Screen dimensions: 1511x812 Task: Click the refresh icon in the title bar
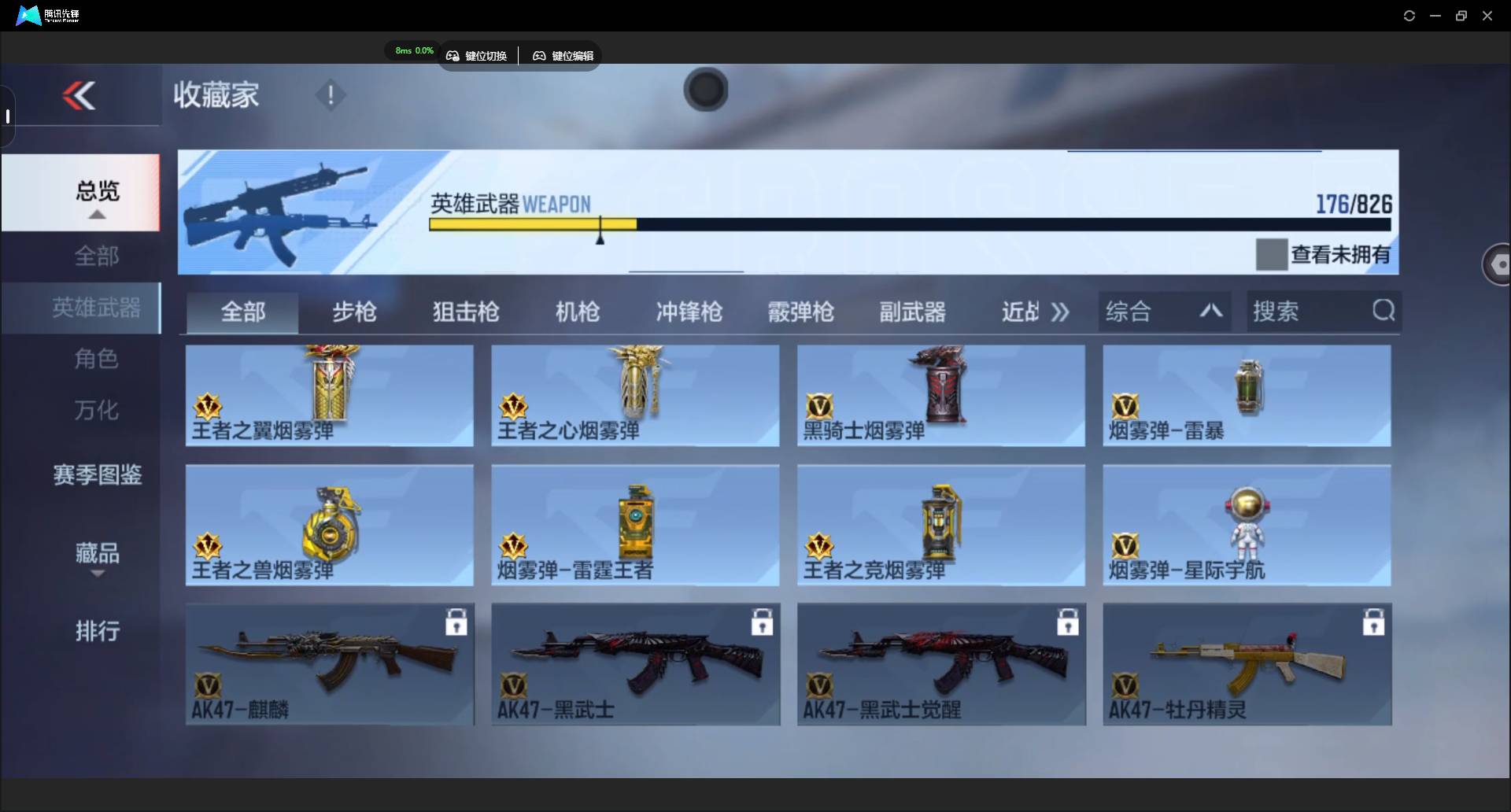(x=1409, y=15)
